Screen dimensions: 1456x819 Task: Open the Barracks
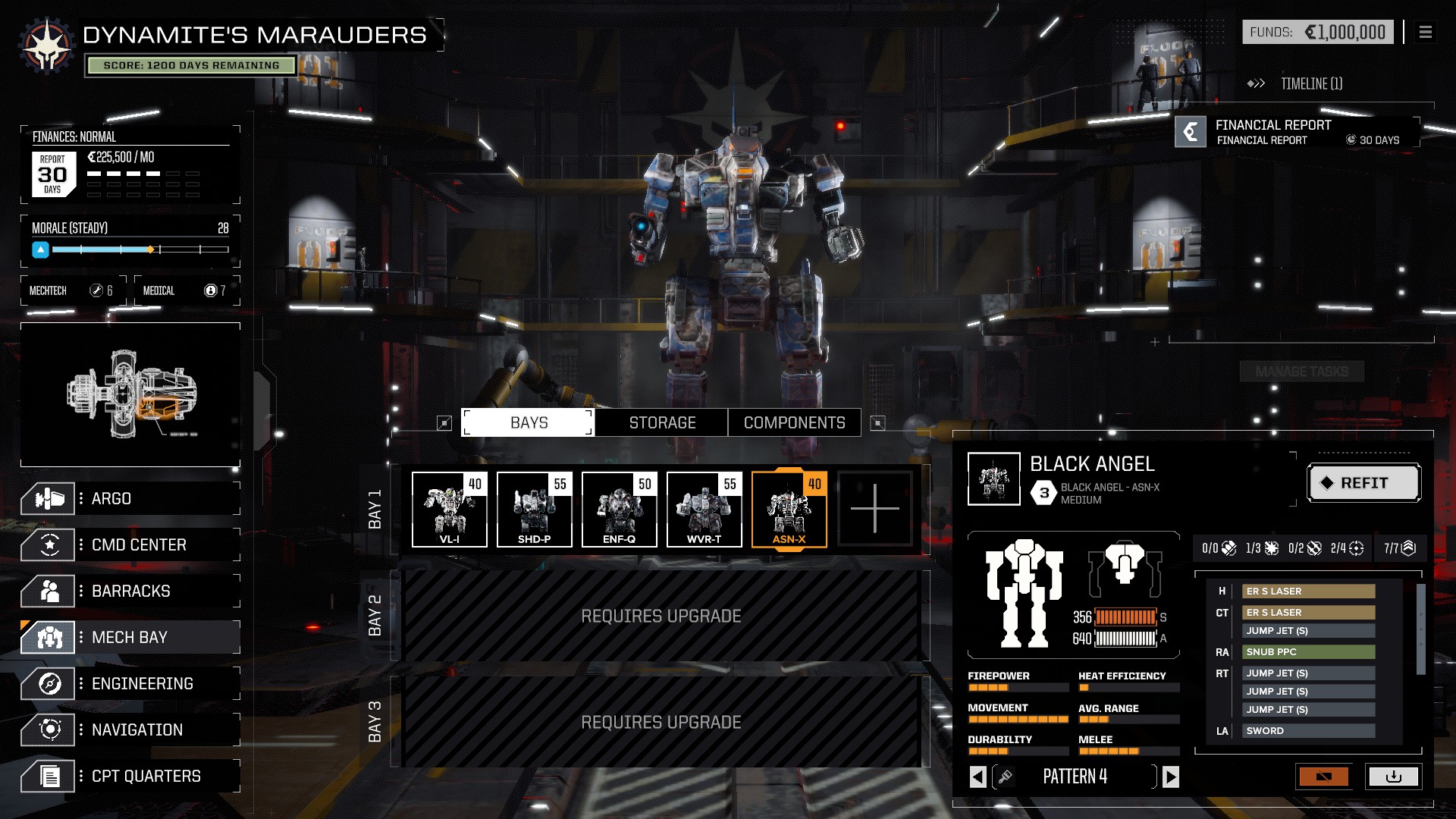tap(130, 591)
